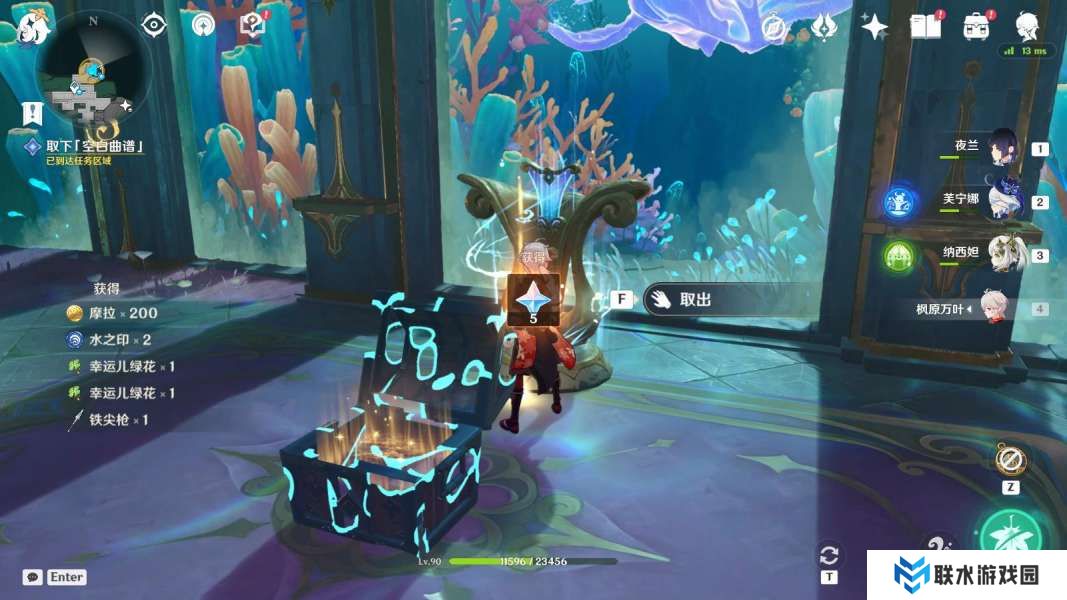
Task: Open the Wish star icon
Action: click(x=875, y=27)
